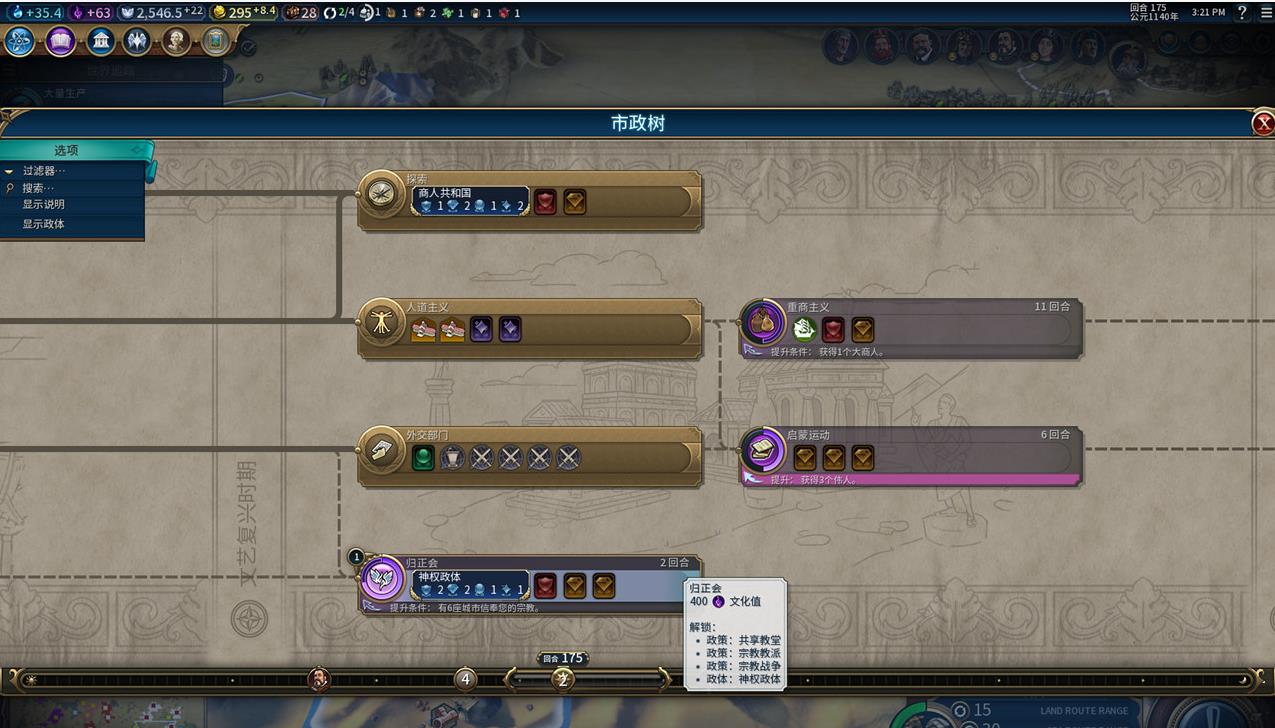Close the civics tree window

pyautogui.click(x=1263, y=123)
